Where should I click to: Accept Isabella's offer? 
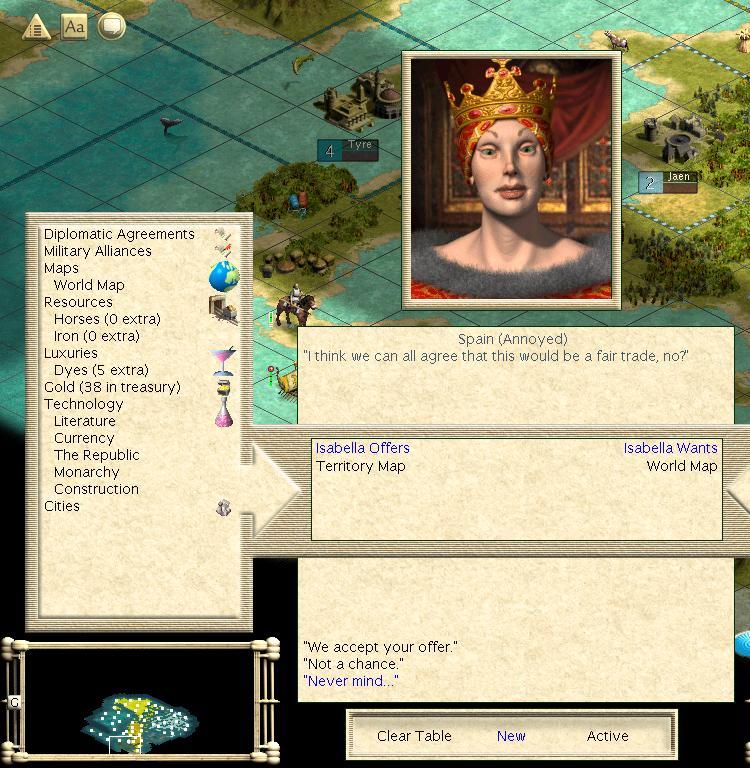coord(380,647)
